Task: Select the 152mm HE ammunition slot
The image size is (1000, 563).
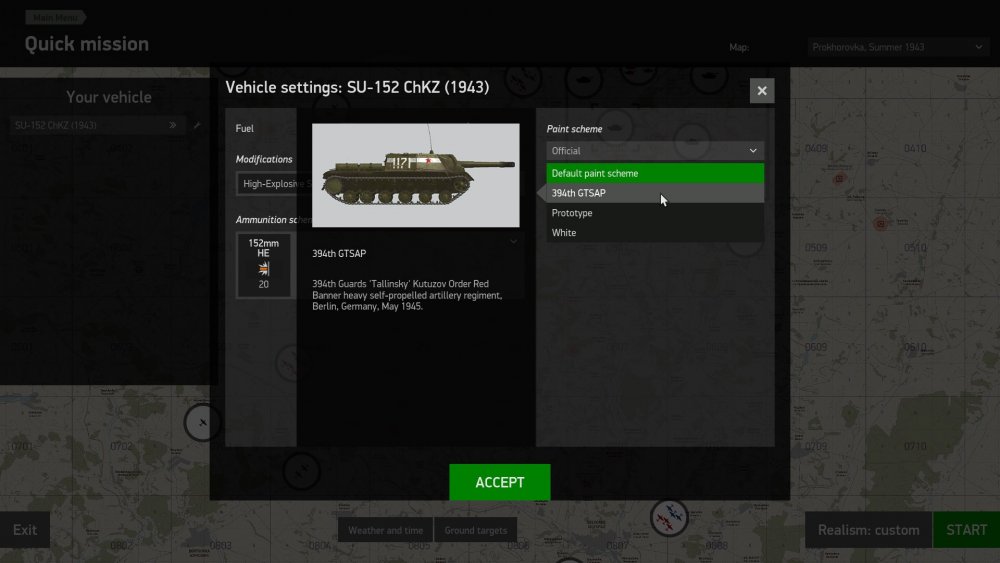Action: coord(264,265)
